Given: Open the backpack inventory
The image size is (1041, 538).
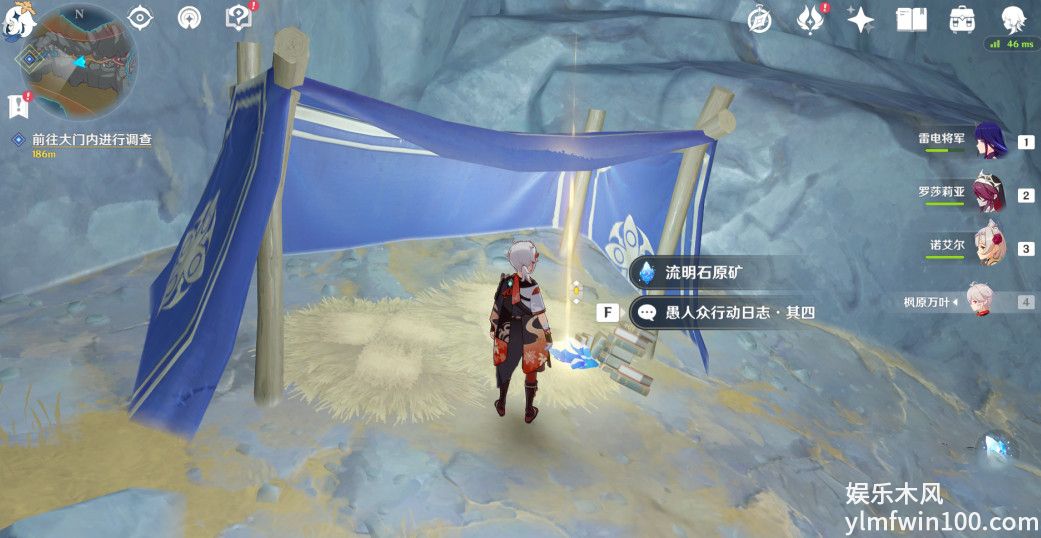Looking at the screenshot, I should [962, 19].
